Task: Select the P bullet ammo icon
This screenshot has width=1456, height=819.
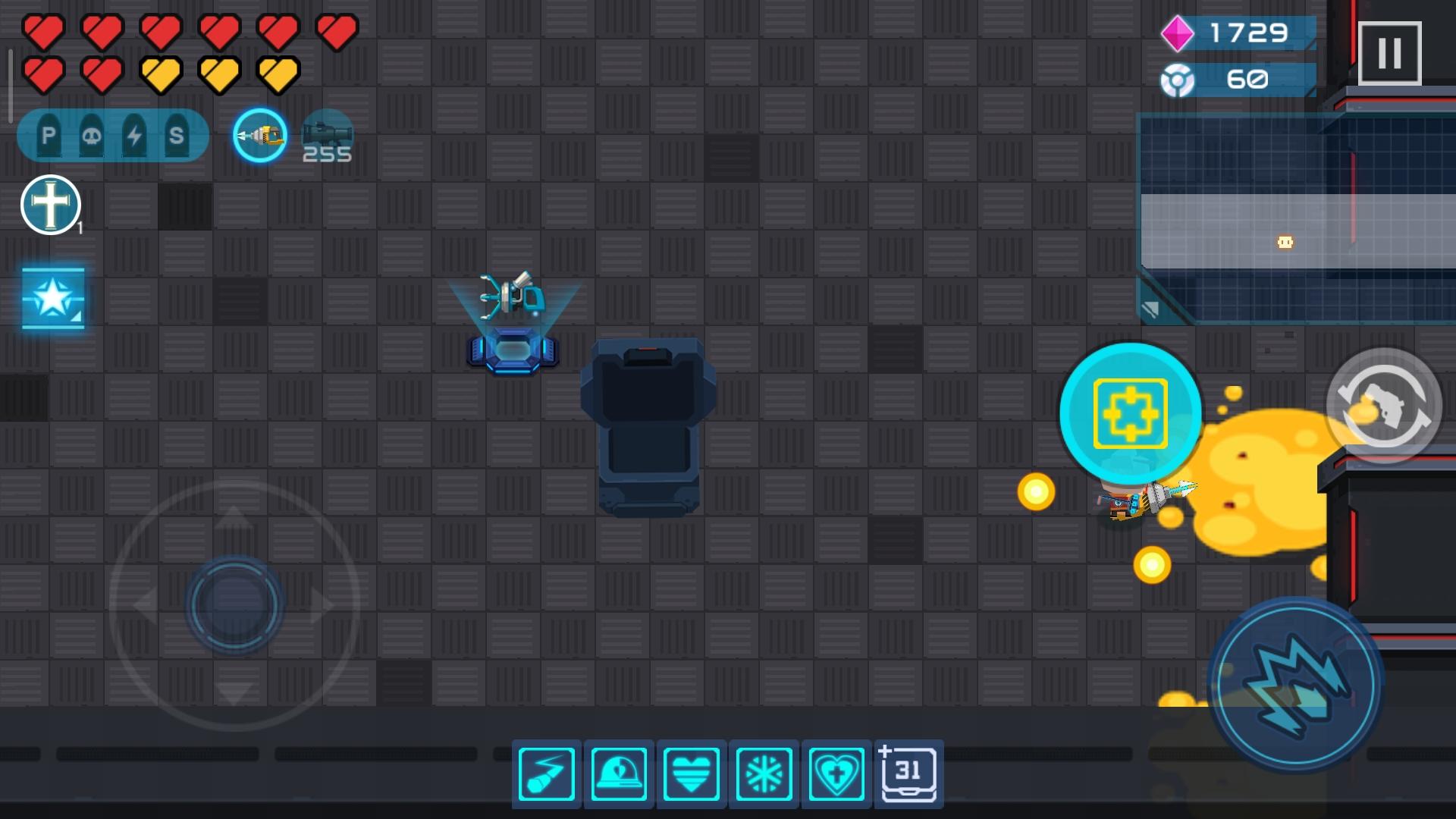Action: [48, 135]
